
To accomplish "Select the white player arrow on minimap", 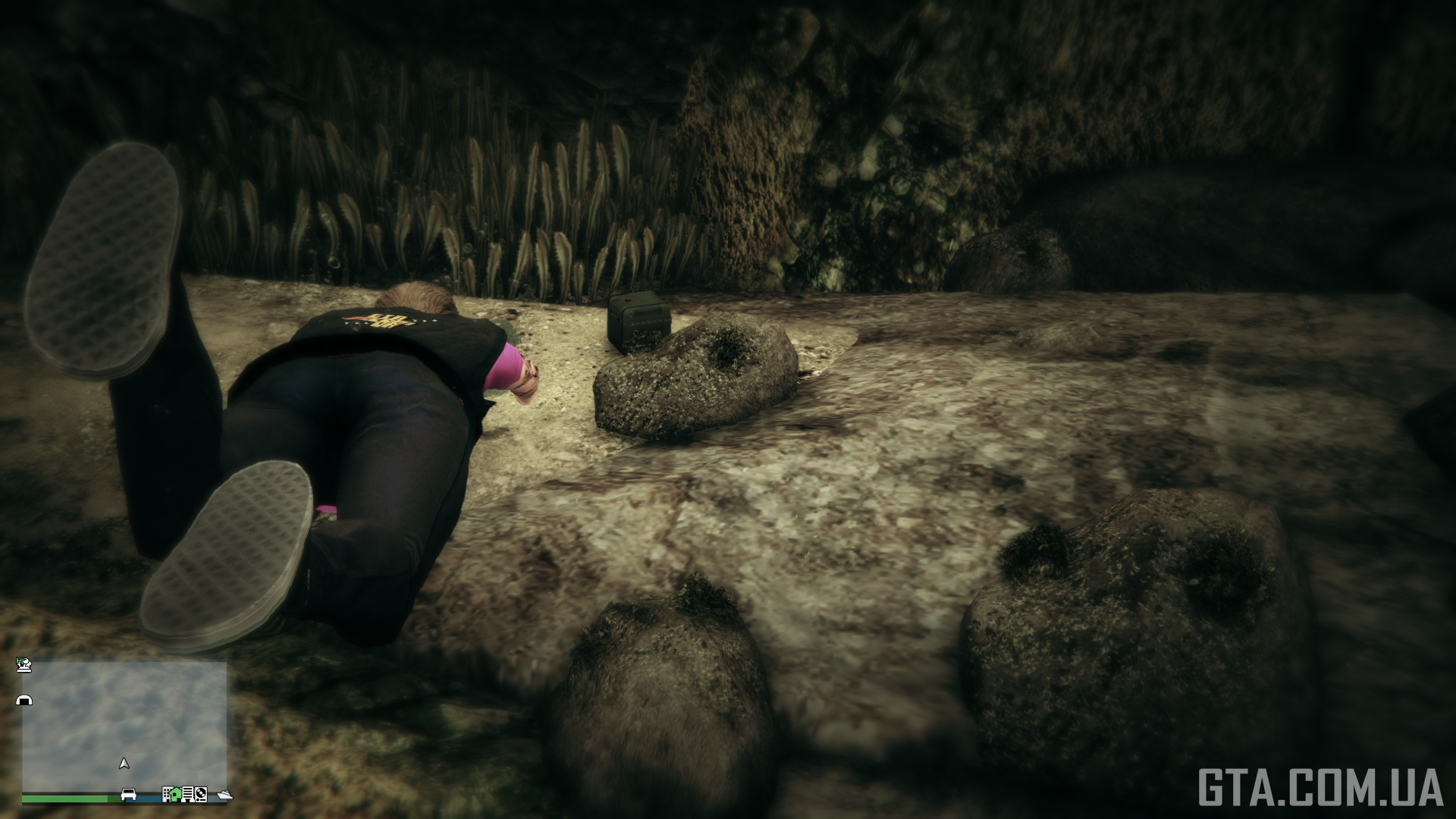I will (124, 763).
